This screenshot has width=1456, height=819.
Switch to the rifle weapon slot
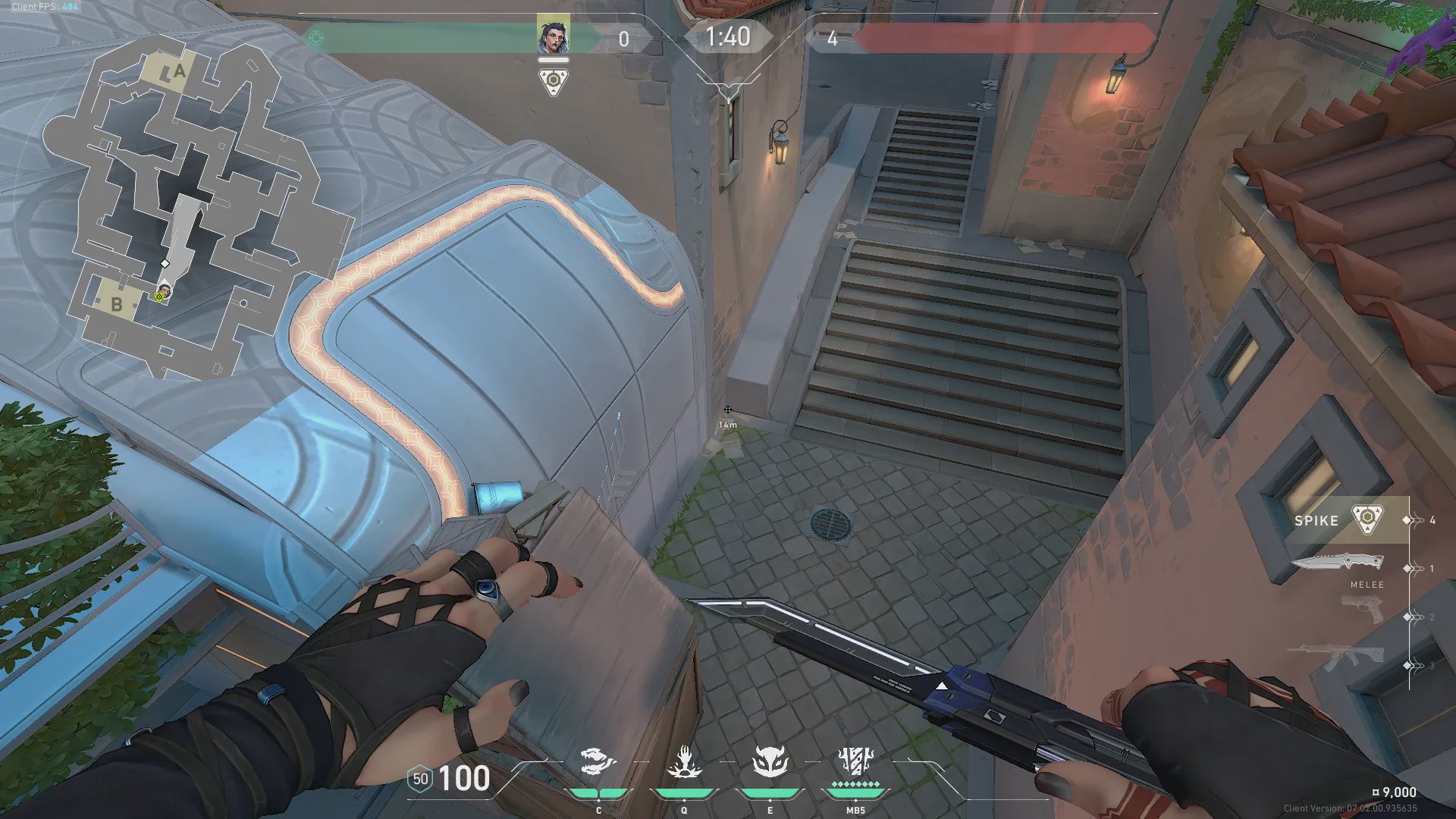tap(1346, 657)
